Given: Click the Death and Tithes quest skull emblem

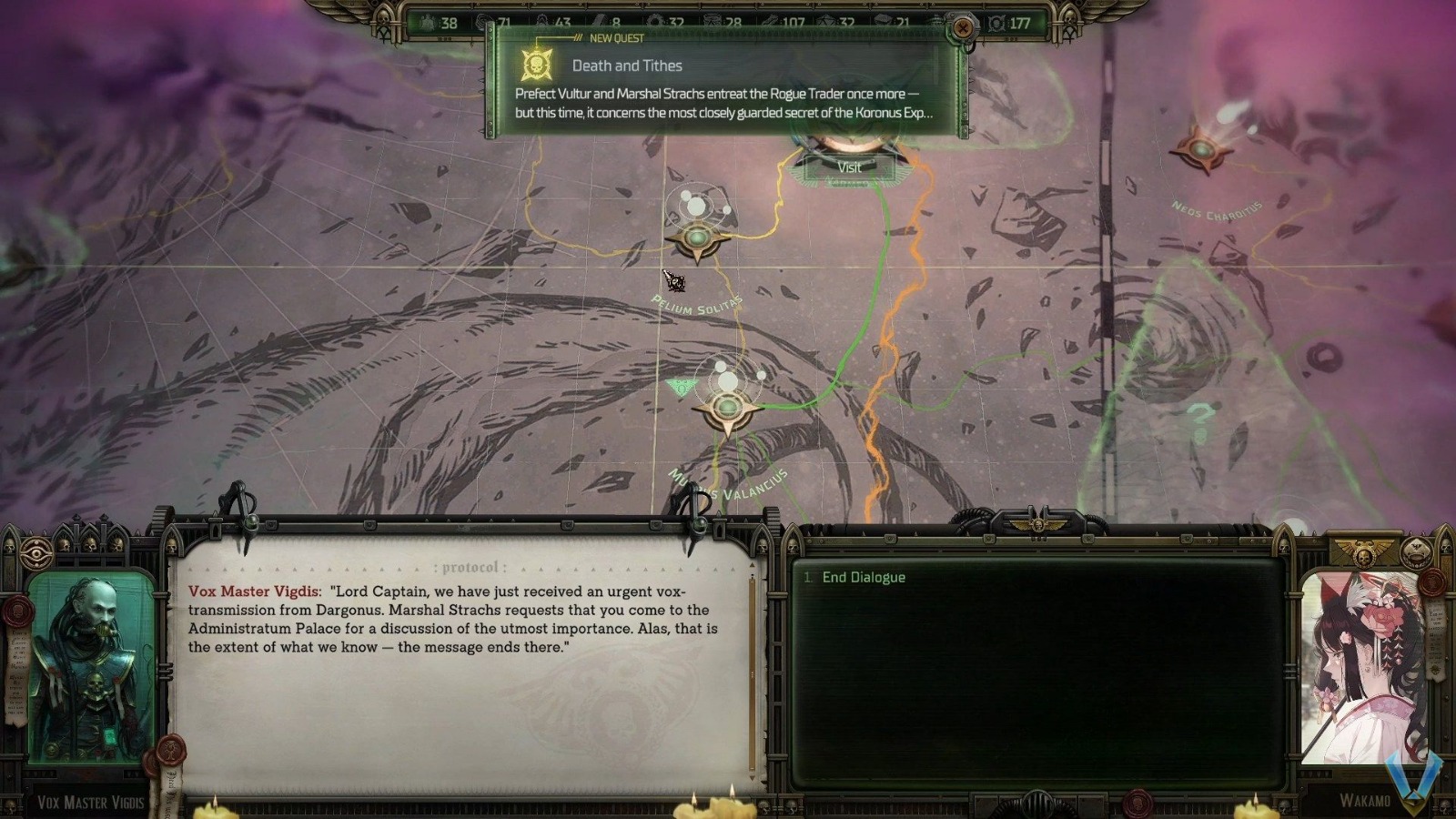Looking at the screenshot, I should tap(535, 65).
